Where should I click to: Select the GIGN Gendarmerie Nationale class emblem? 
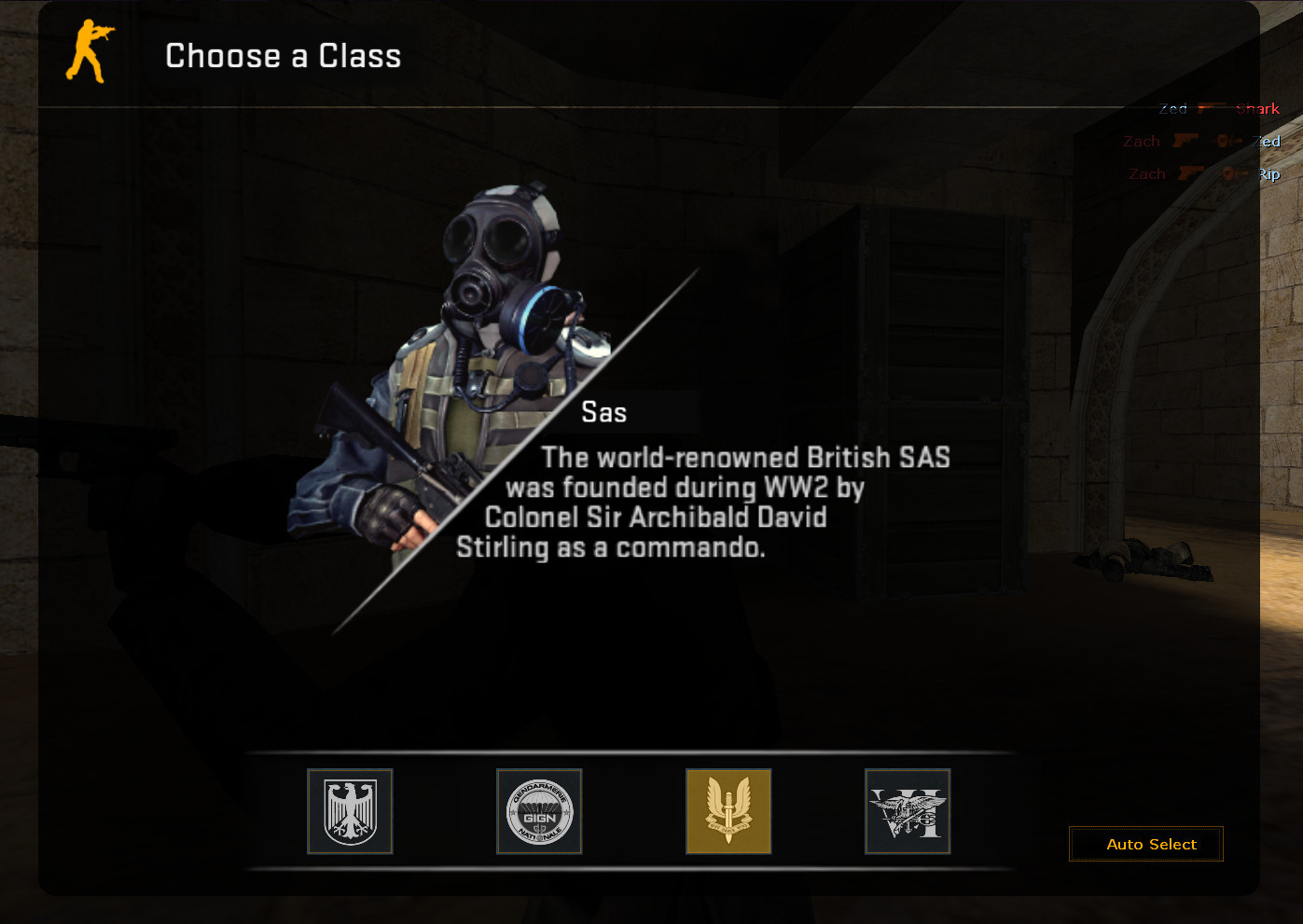coord(539,811)
